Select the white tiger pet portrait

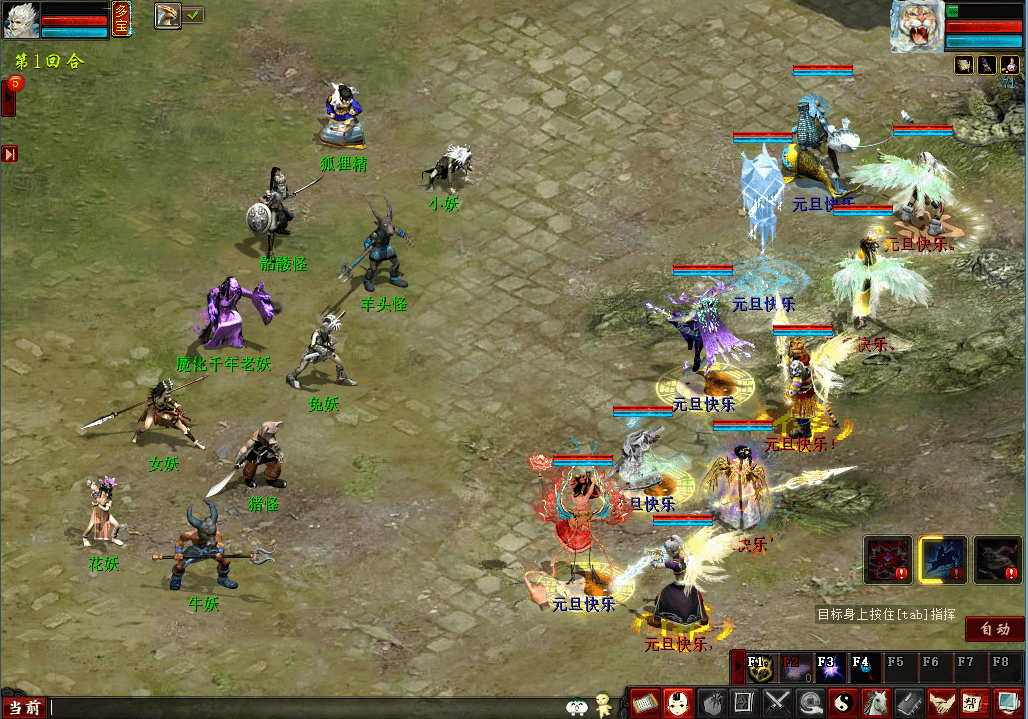[917, 26]
